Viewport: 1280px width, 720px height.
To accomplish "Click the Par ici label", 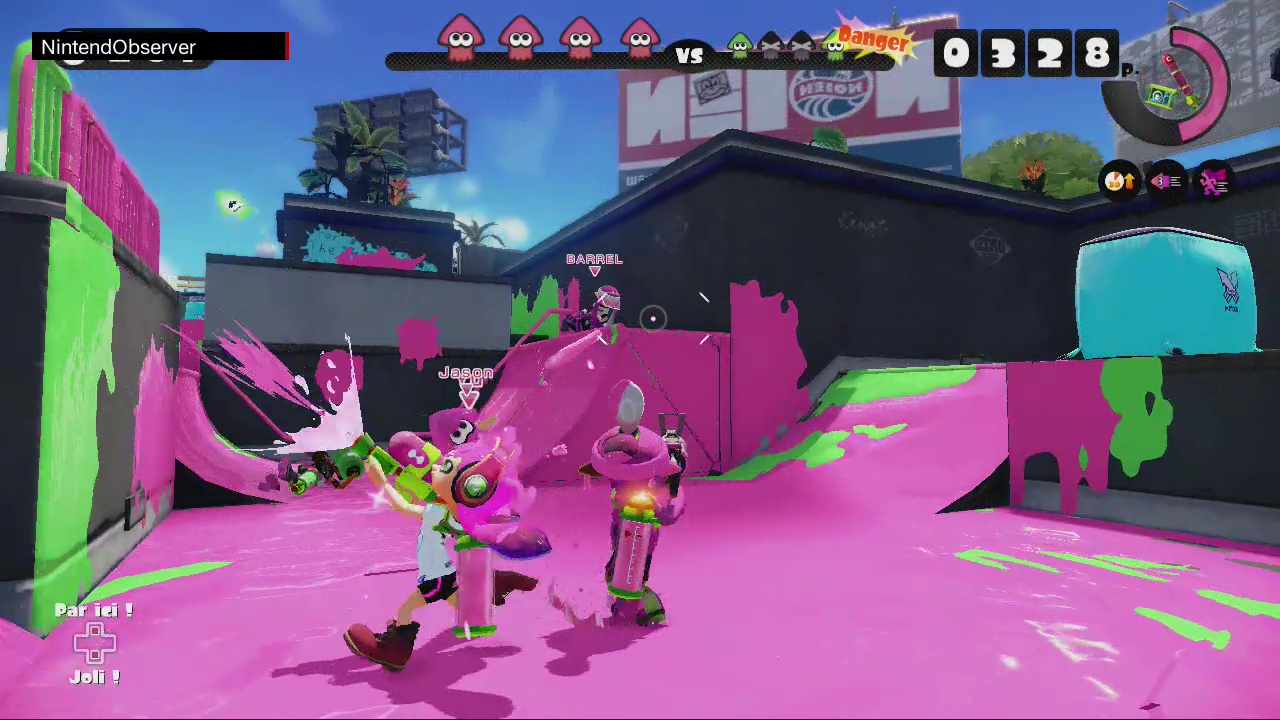I will (x=93, y=610).
